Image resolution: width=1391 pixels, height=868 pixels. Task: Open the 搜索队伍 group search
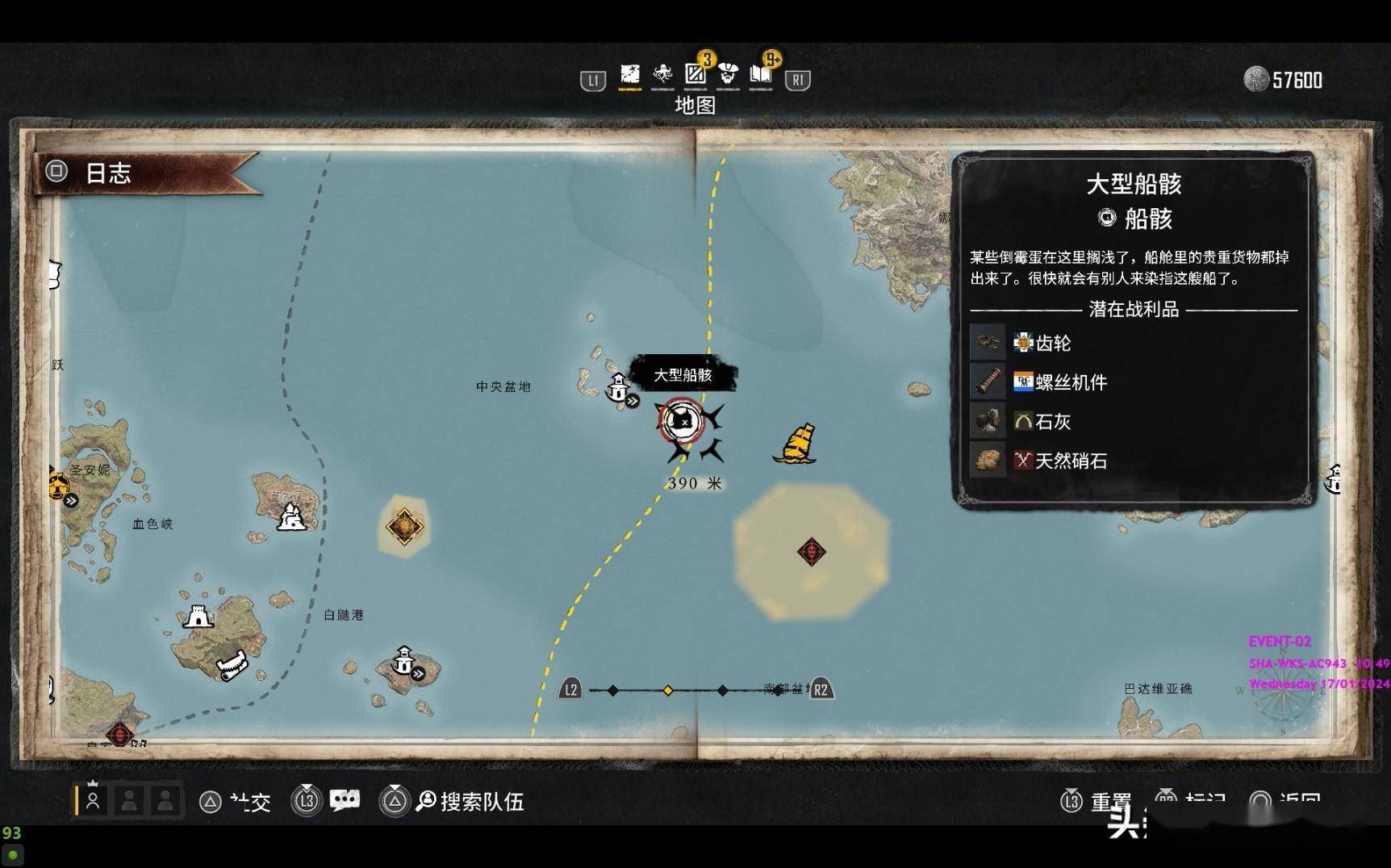point(470,801)
